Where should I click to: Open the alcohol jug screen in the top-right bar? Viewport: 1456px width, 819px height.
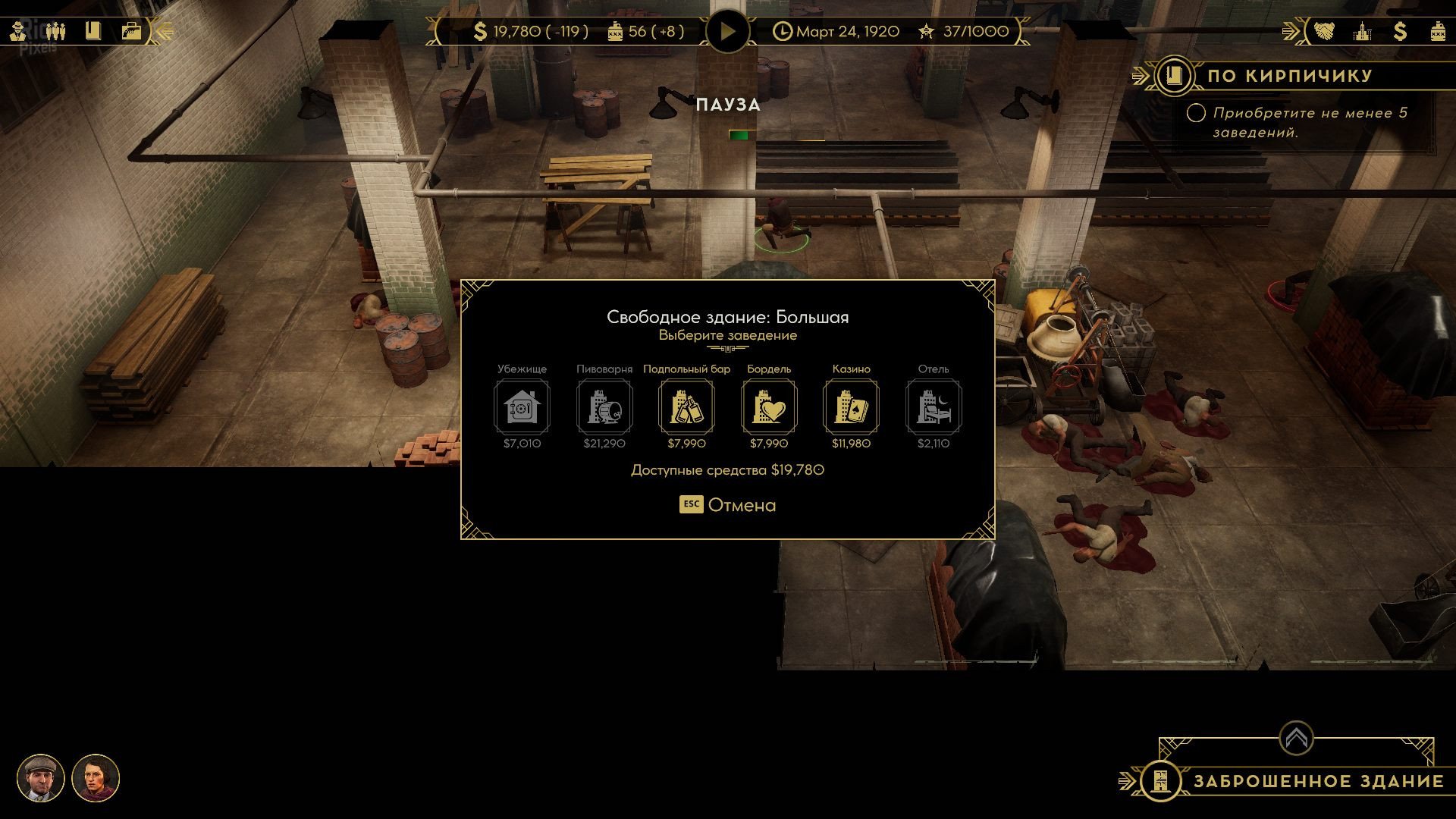click(1437, 32)
